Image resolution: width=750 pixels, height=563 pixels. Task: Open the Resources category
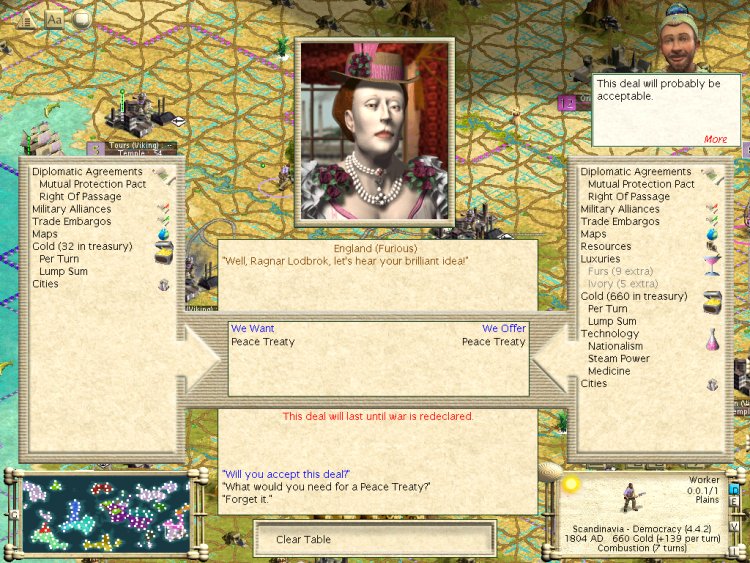[x=605, y=246]
